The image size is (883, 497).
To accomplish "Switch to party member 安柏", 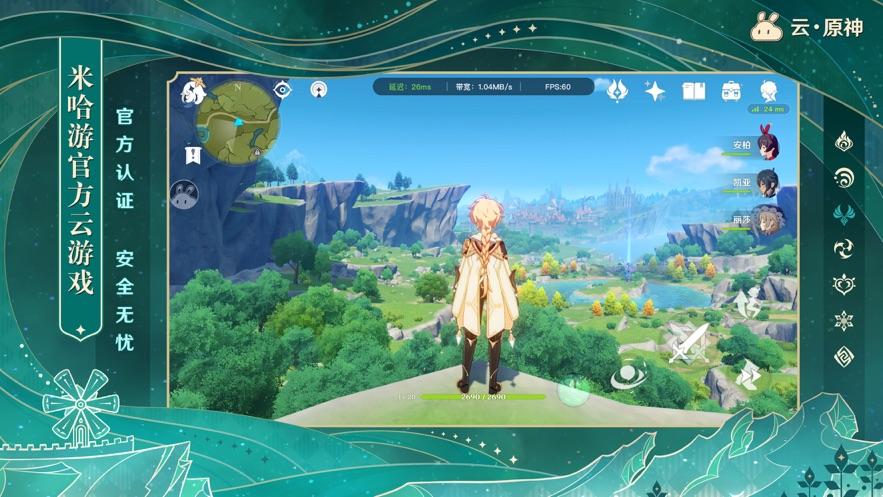I will click(767, 144).
